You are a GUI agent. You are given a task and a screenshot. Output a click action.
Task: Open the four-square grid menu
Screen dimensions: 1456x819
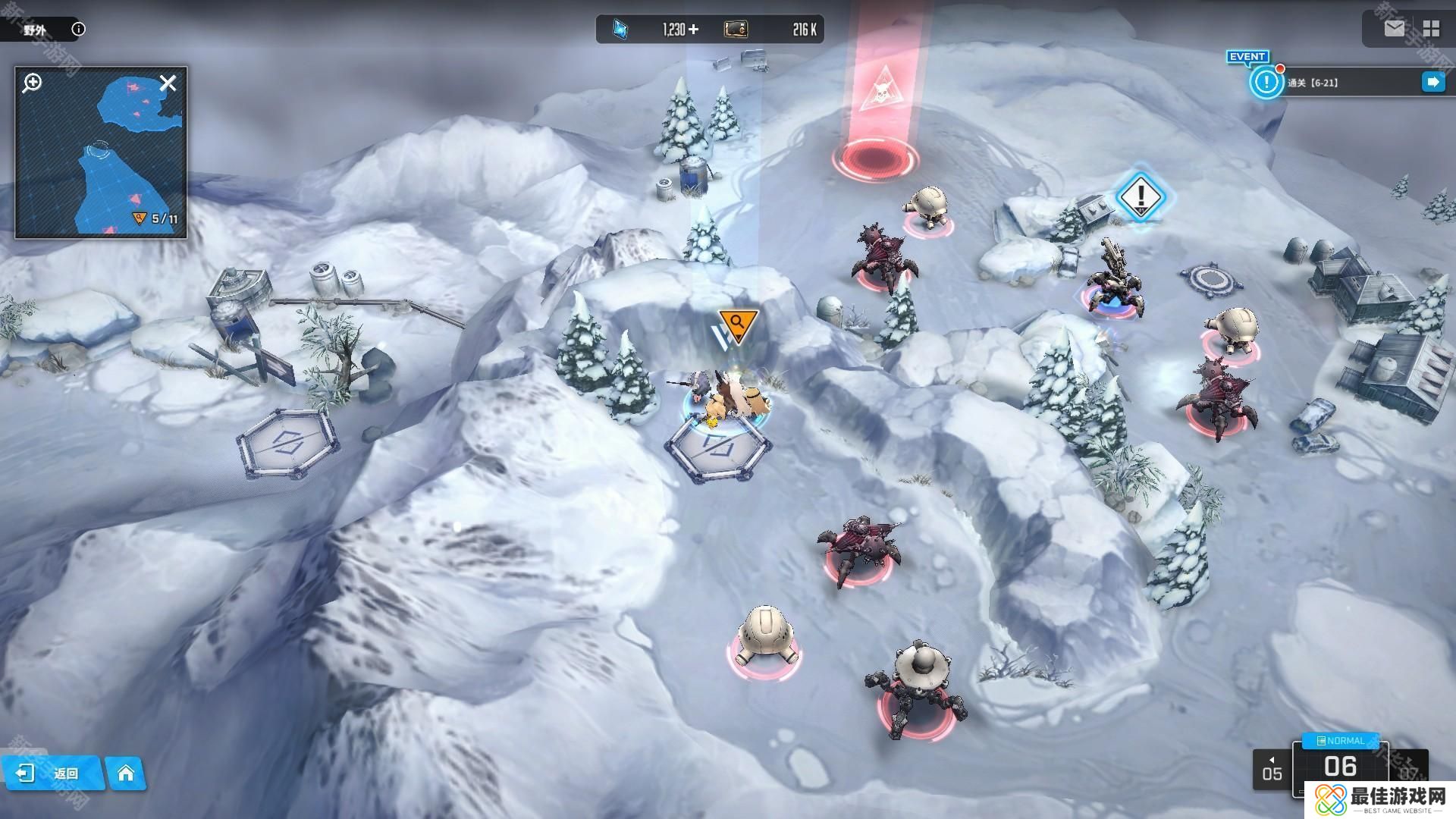tap(1431, 29)
